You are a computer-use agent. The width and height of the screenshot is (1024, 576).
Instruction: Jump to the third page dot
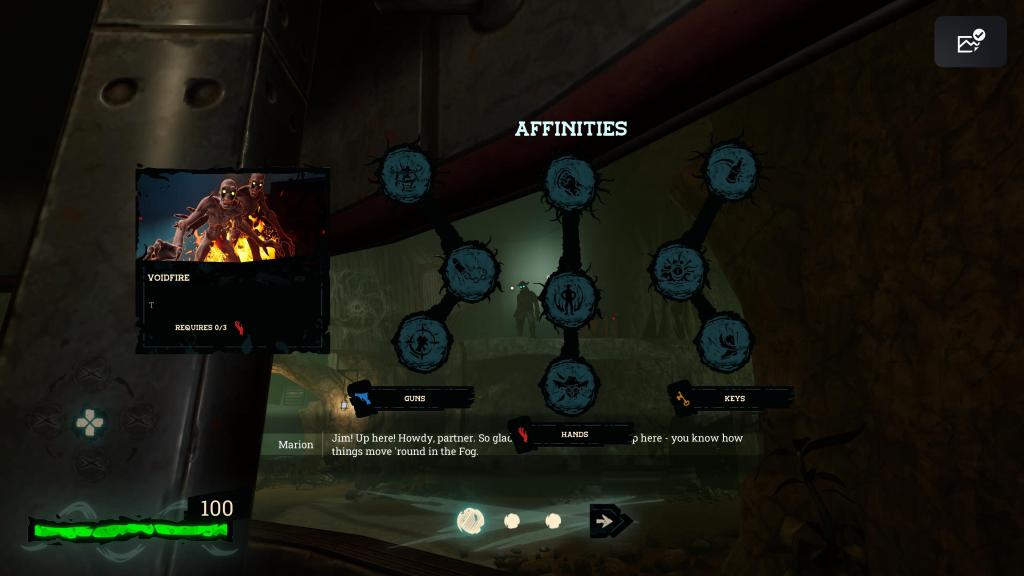click(x=553, y=521)
